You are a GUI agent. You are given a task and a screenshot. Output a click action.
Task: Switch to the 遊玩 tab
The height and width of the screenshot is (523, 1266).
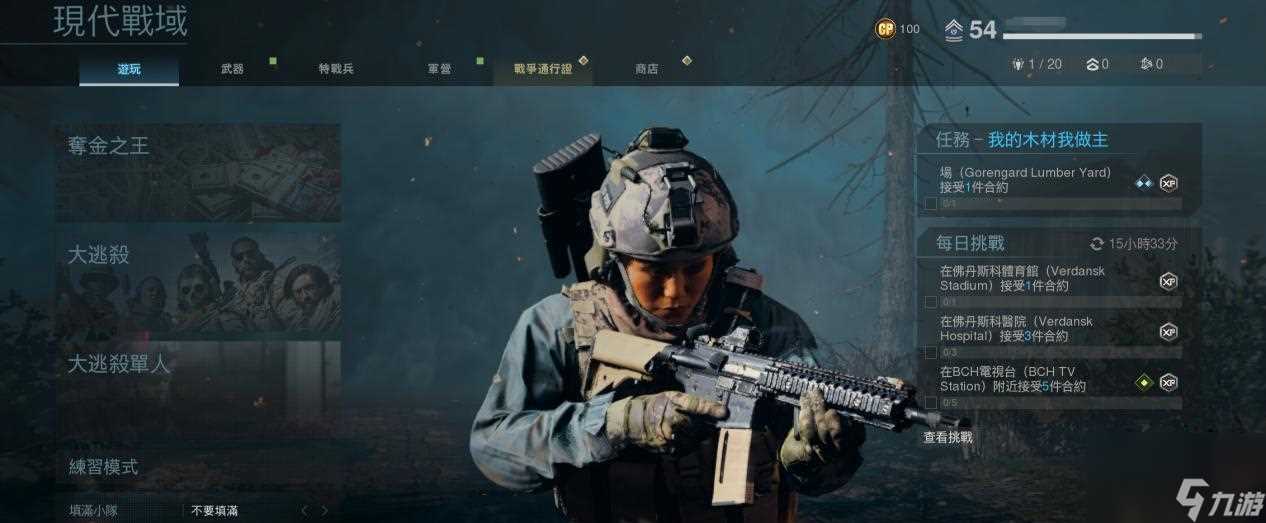(x=129, y=69)
